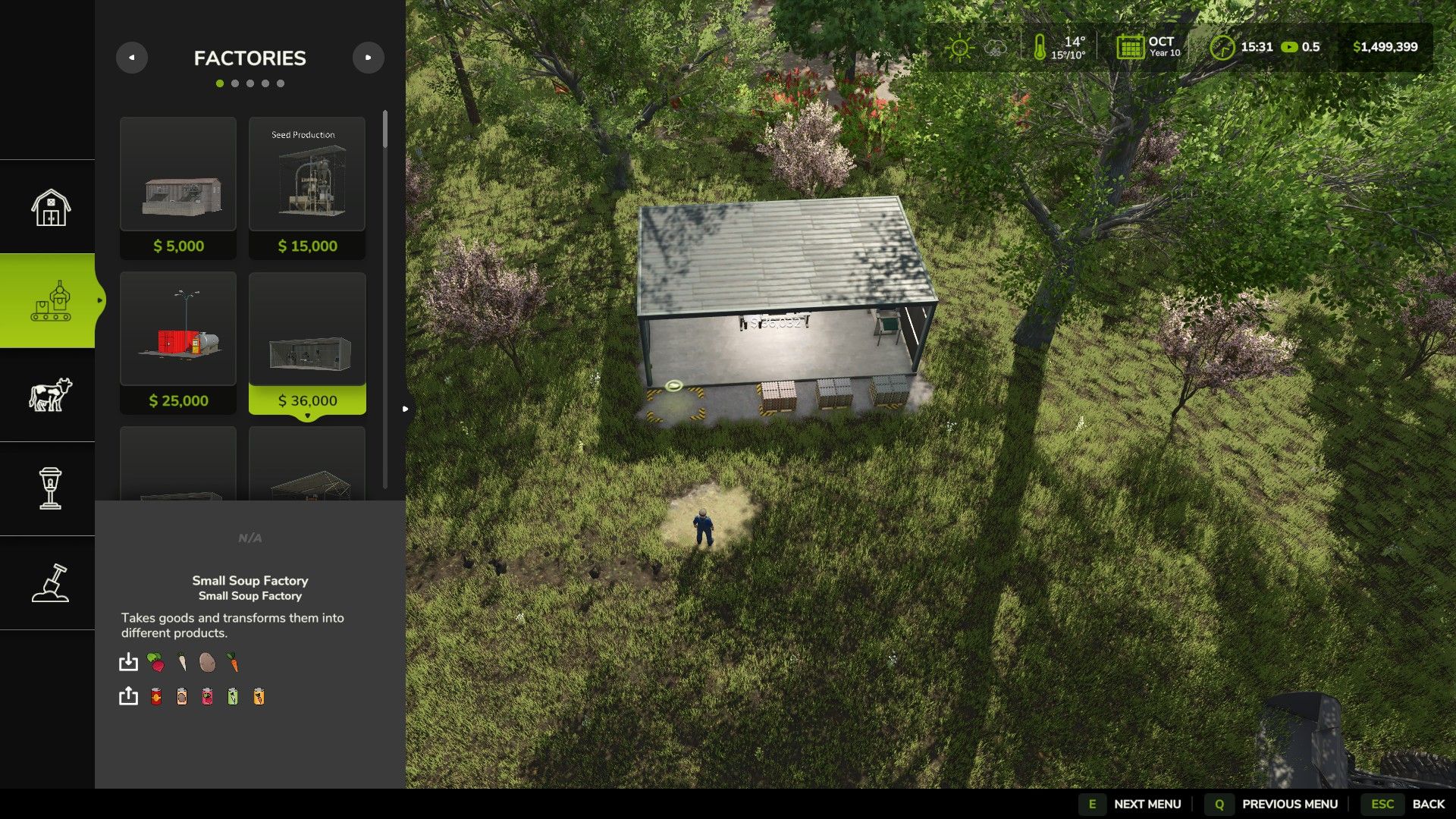Image resolution: width=1456 pixels, height=819 pixels.
Task: Click the factory list scrollbar
Action: pyautogui.click(x=385, y=130)
